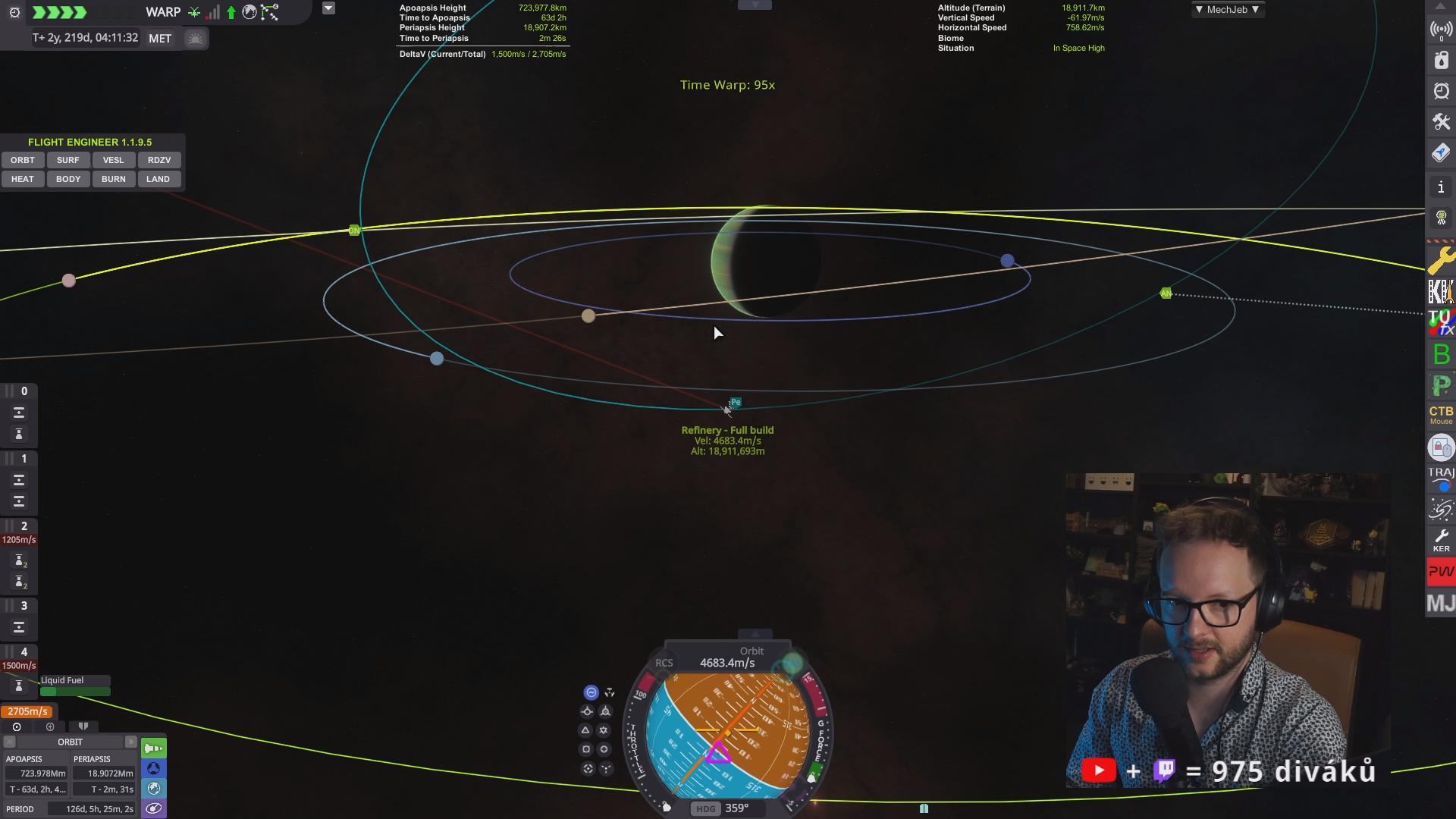Toggle the RDZV rendezvous section
Image resolution: width=1456 pixels, height=819 pixels.
coord(159,160)
